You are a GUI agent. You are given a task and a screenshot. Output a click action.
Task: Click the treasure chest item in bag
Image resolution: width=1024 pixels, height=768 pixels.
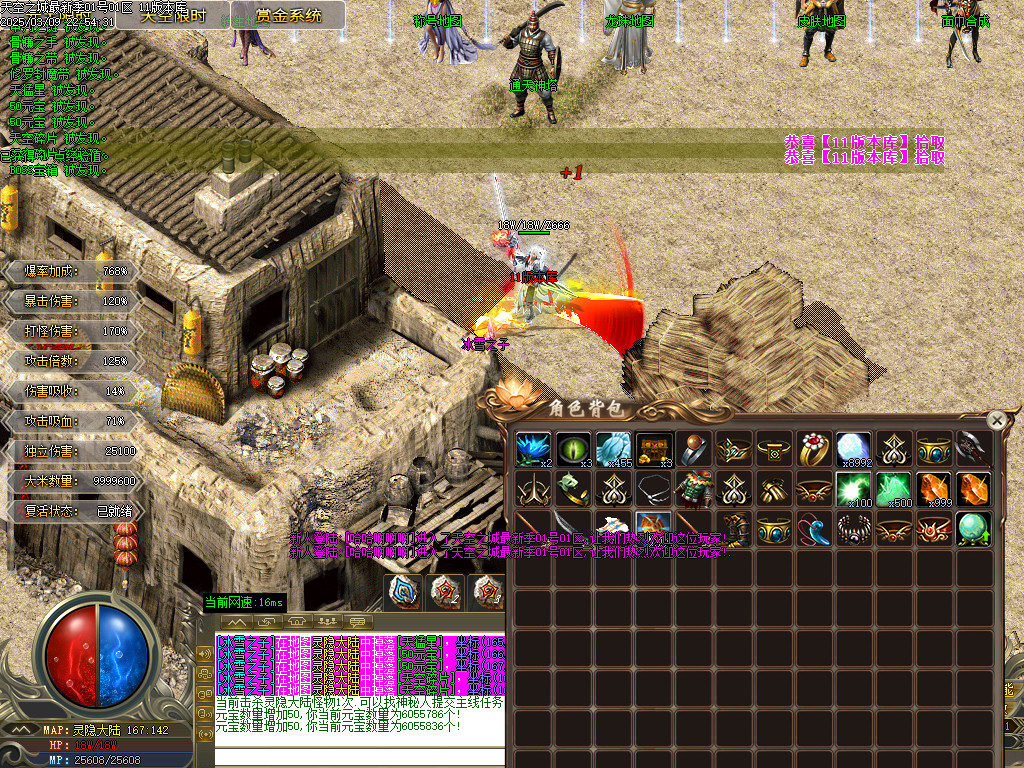pos(654,450)
